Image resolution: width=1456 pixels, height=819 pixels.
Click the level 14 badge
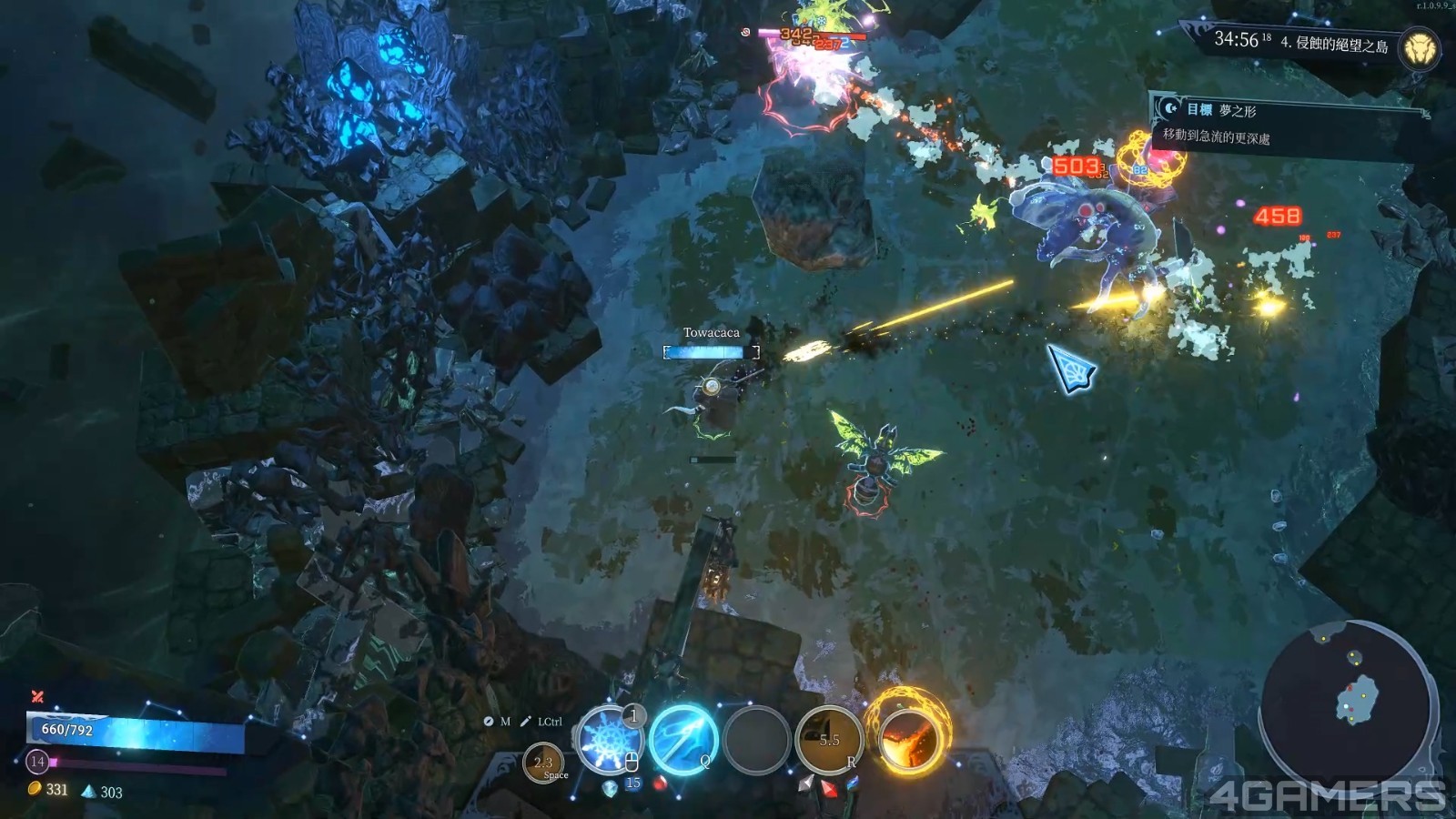pyautogui.click(x=37, y=761)
